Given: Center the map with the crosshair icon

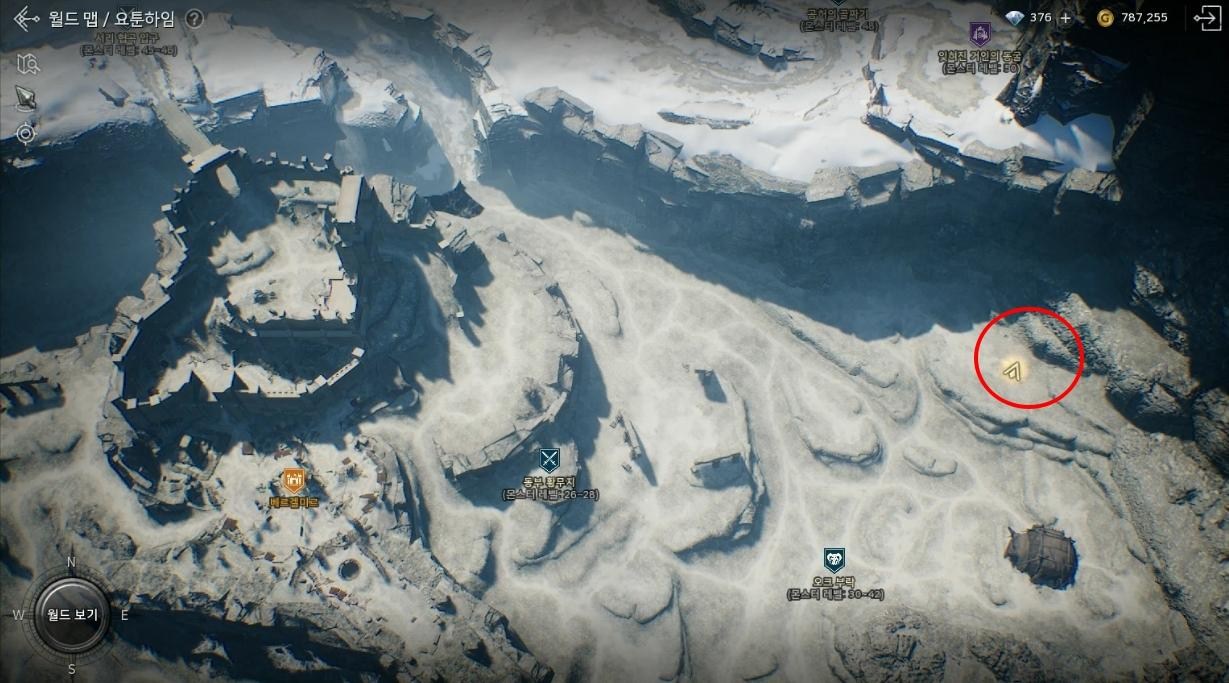Looking at the screenshot, I should (x=26, y=132).
